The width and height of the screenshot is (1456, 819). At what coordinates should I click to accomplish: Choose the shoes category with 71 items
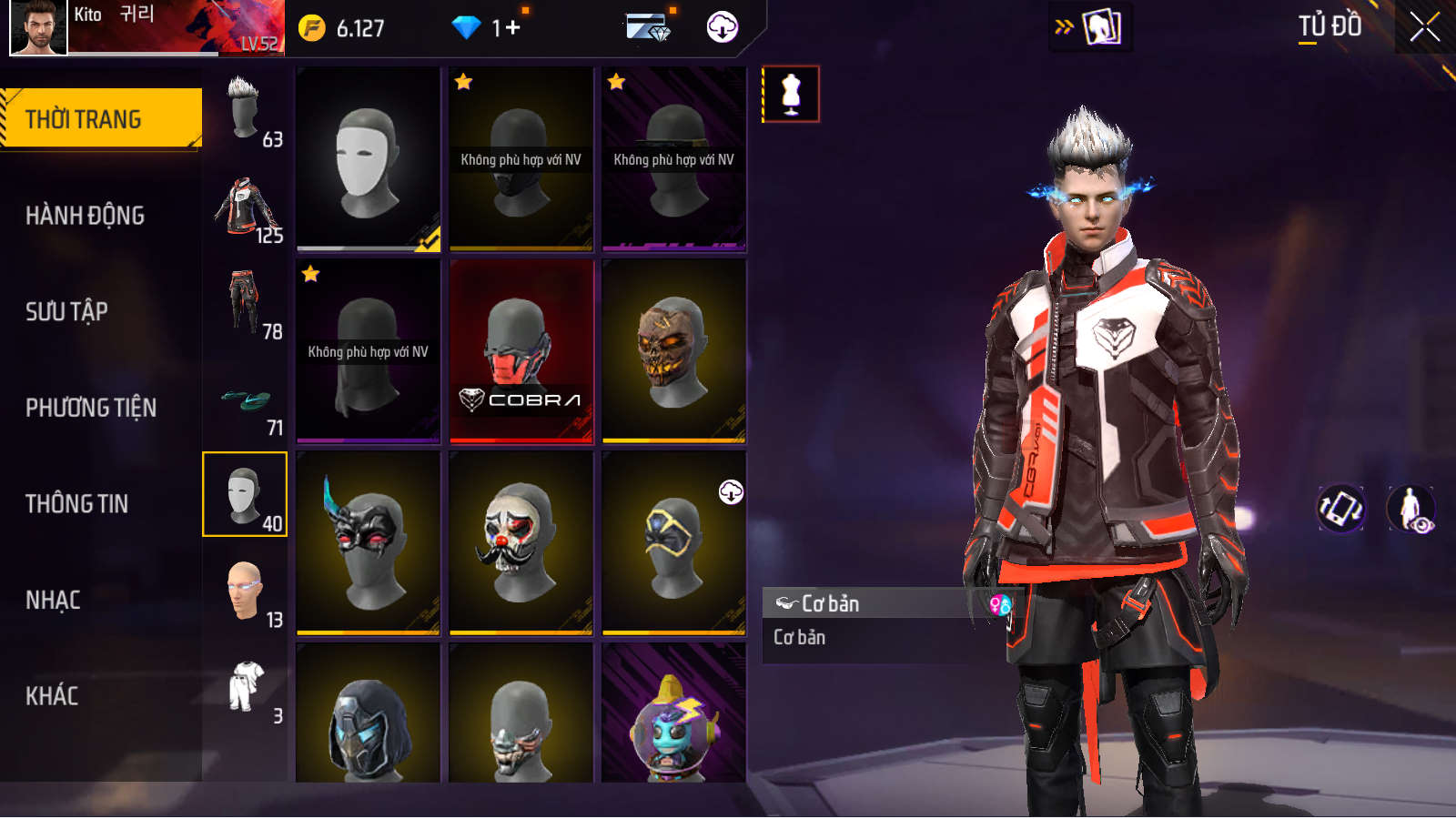[246, 400]
